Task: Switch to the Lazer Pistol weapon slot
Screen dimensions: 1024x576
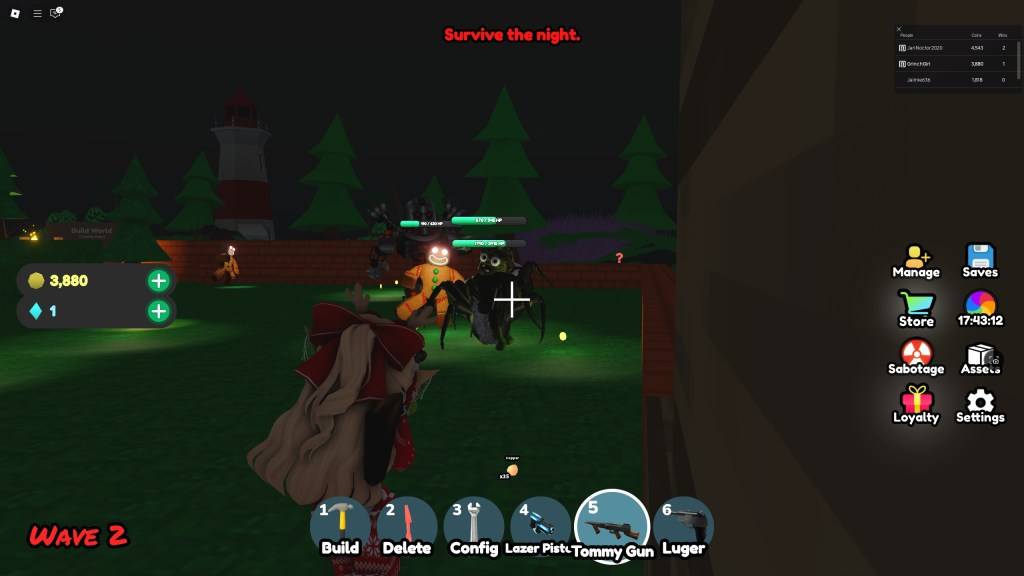Action: click(540, 527)
